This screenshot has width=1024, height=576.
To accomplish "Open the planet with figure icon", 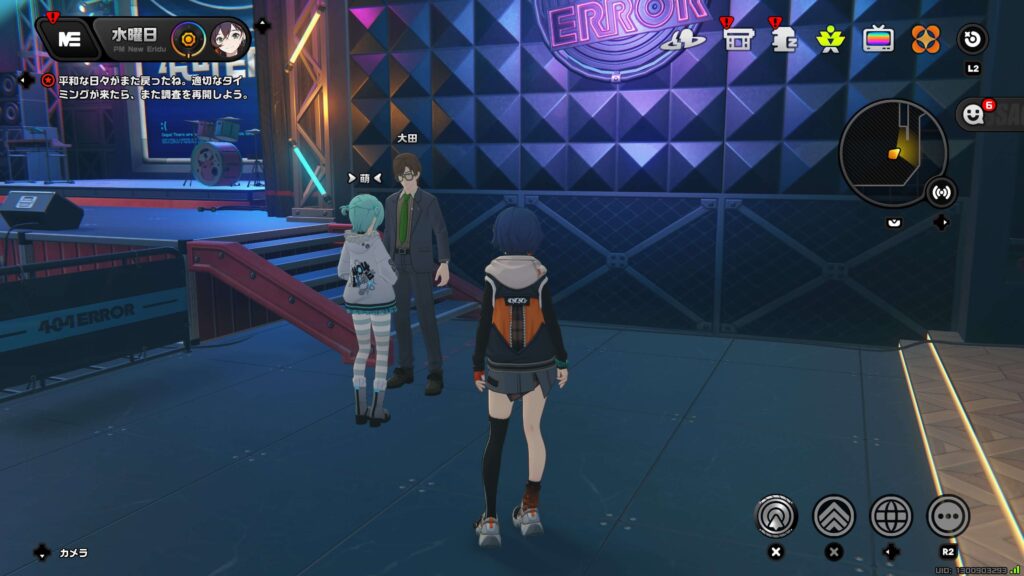I will tap(689, 40).
